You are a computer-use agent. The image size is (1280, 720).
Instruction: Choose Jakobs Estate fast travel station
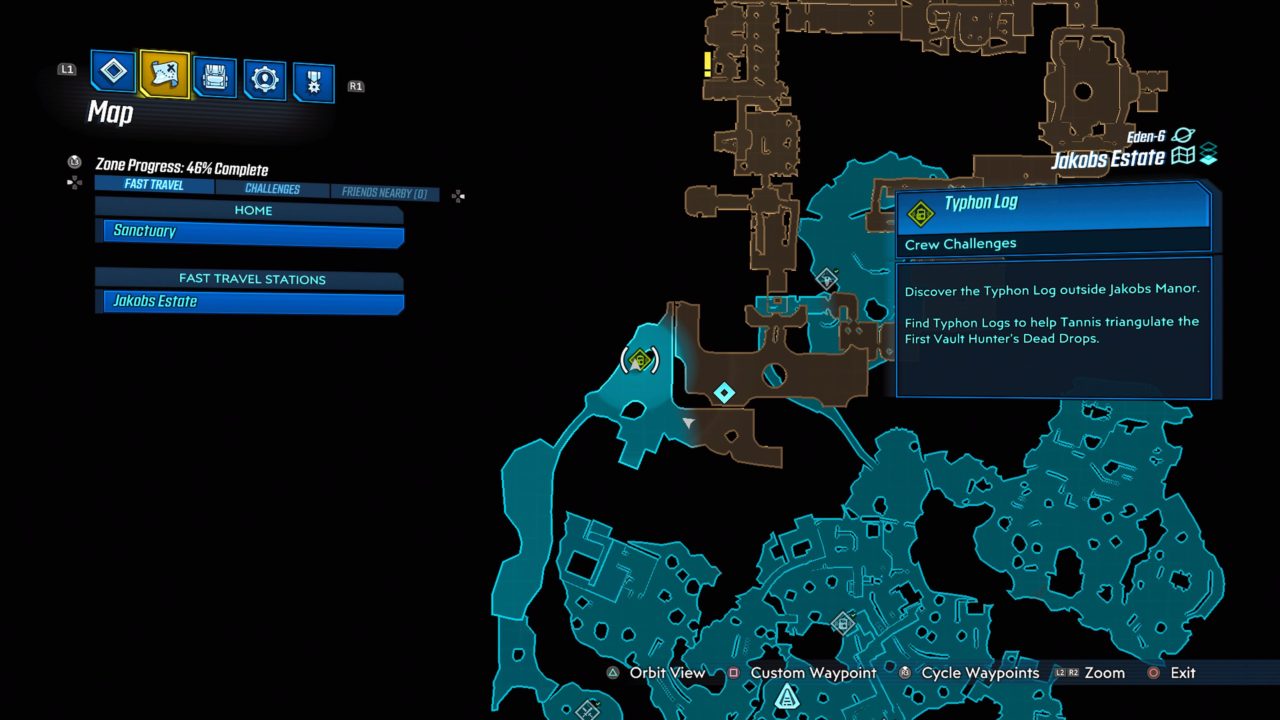coord(250,301)
